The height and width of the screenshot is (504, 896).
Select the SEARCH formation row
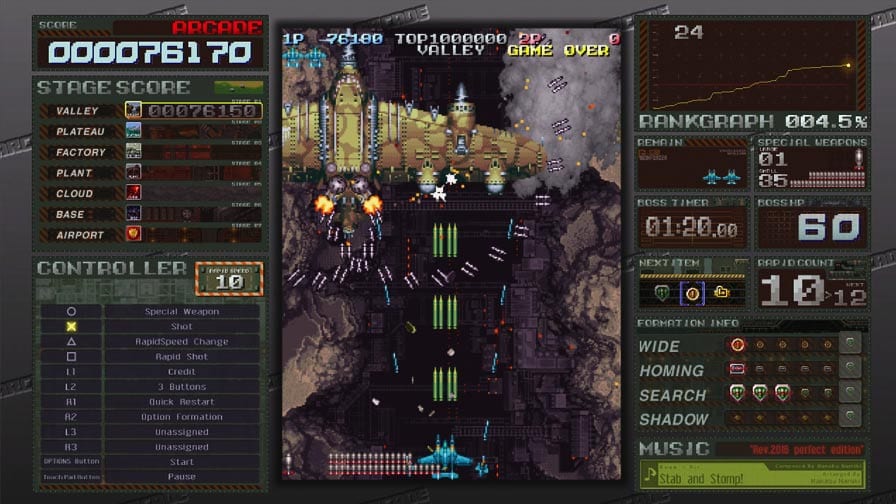(x=750, y=394)
